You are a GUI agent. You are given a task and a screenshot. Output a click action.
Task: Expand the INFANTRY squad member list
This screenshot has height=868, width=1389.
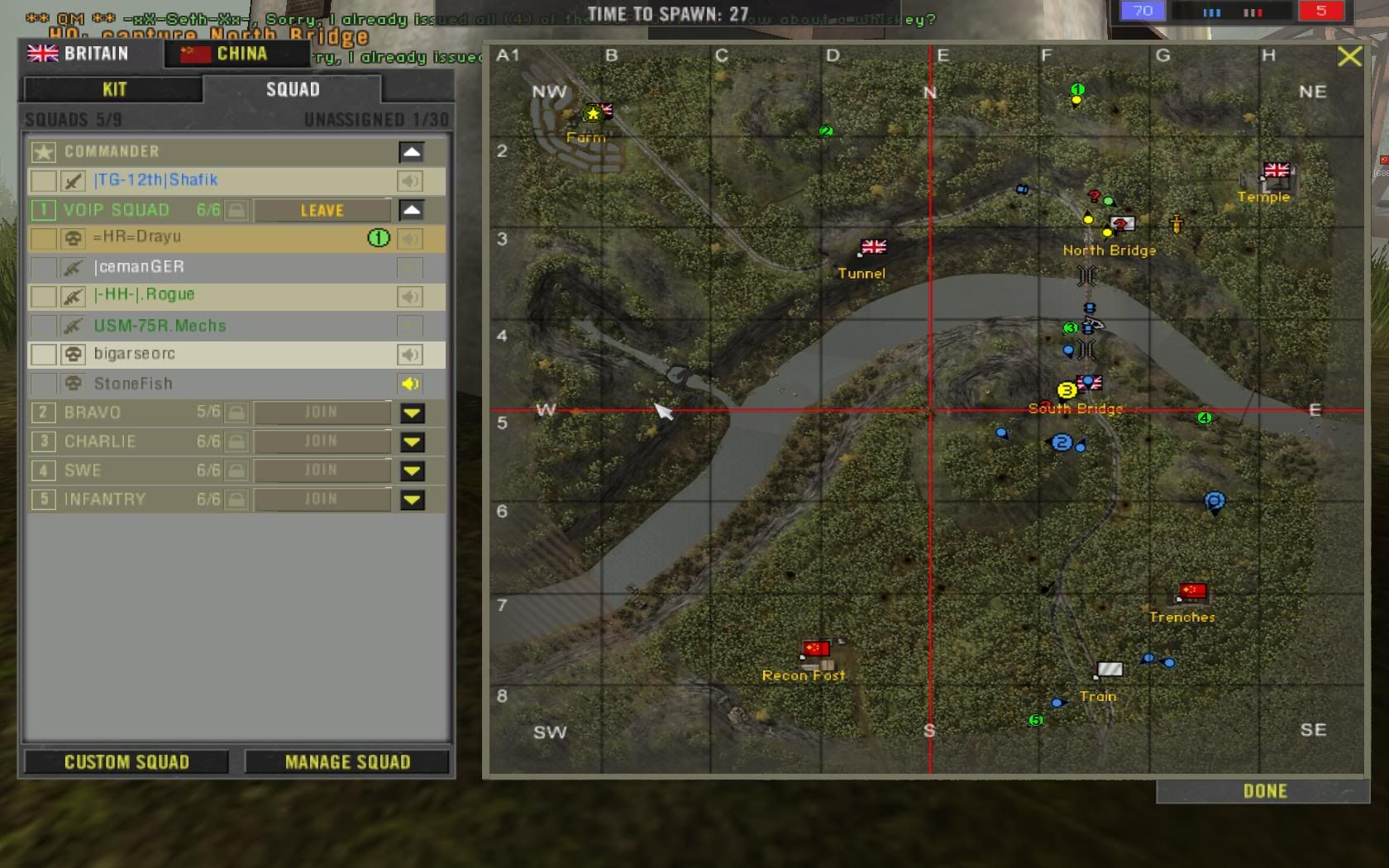tap(412, 499)
